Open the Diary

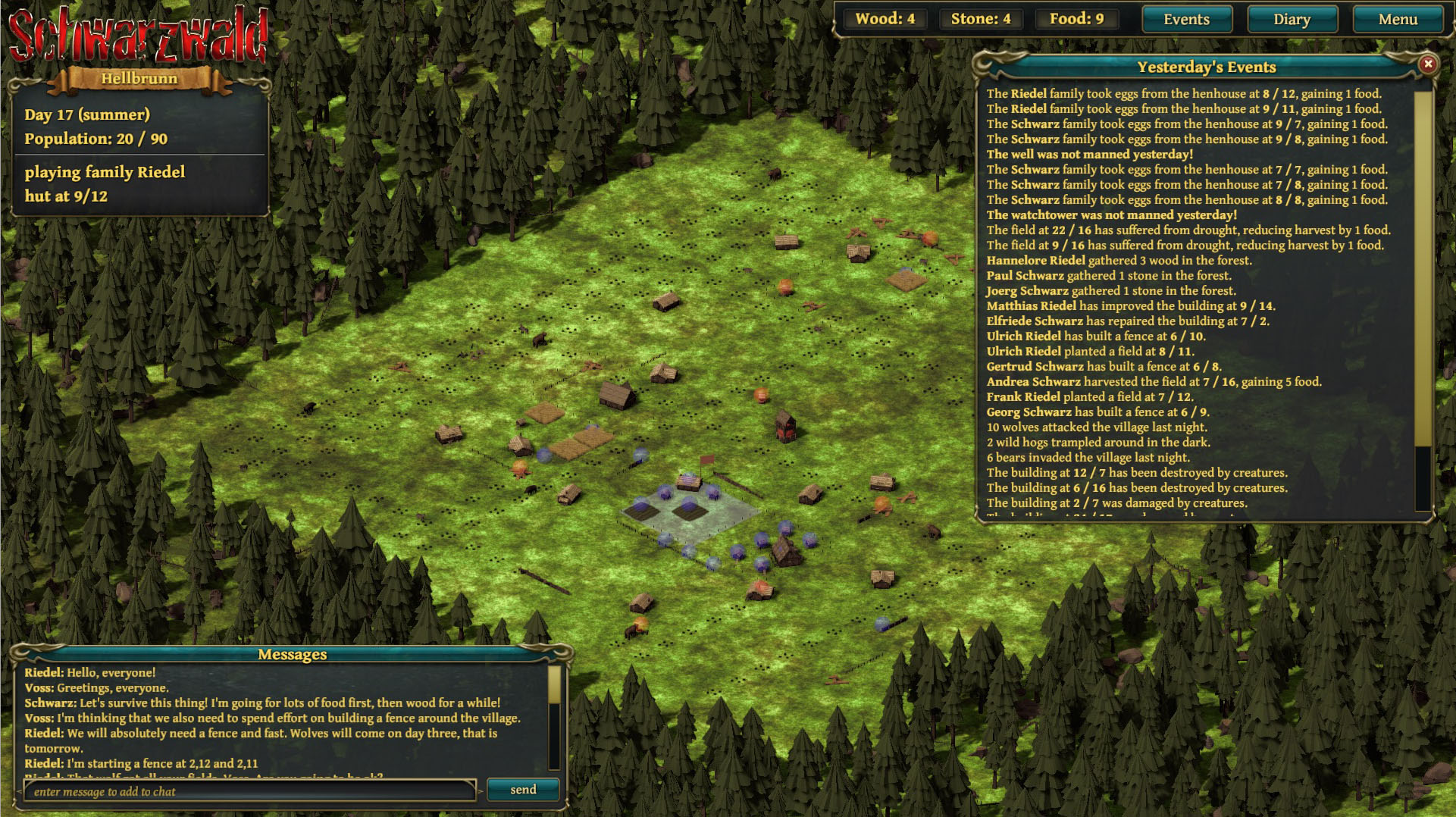click(x=1292, y=20)
